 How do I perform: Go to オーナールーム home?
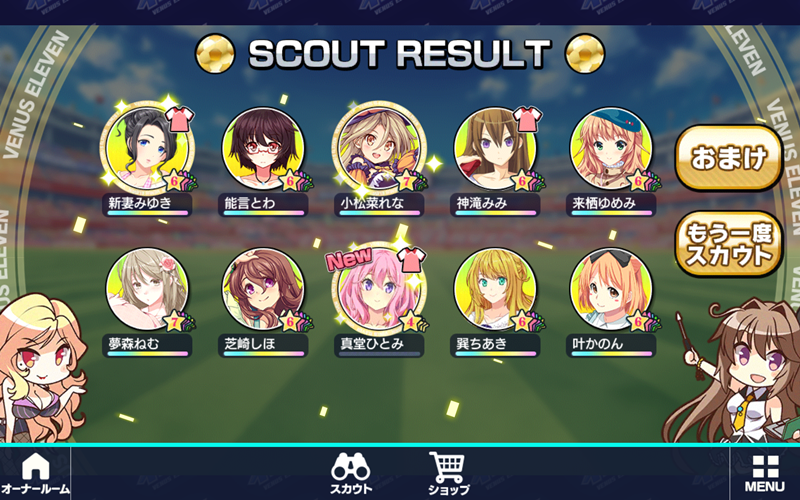36,473
